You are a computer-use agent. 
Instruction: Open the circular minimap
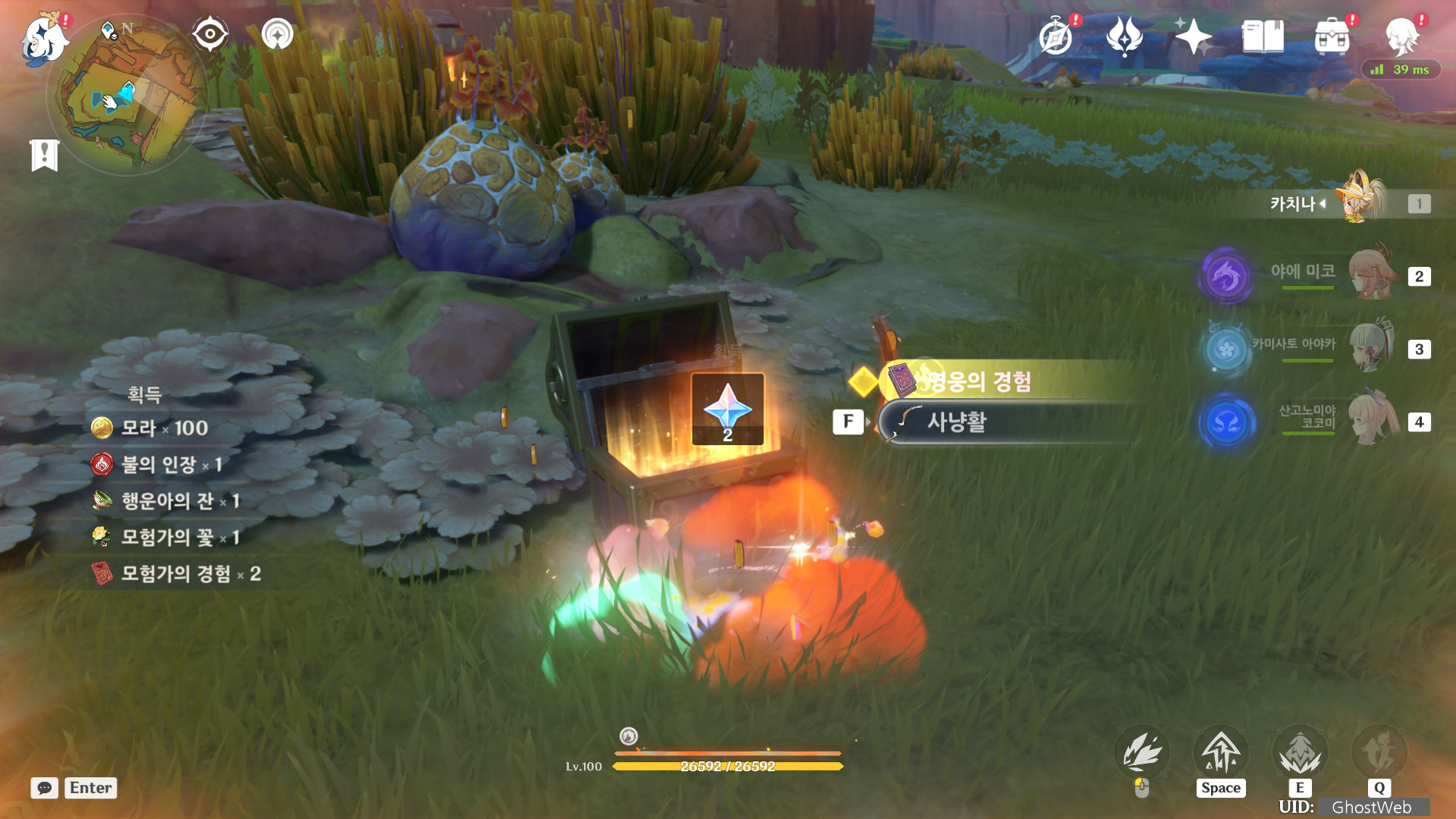point(126,95)
